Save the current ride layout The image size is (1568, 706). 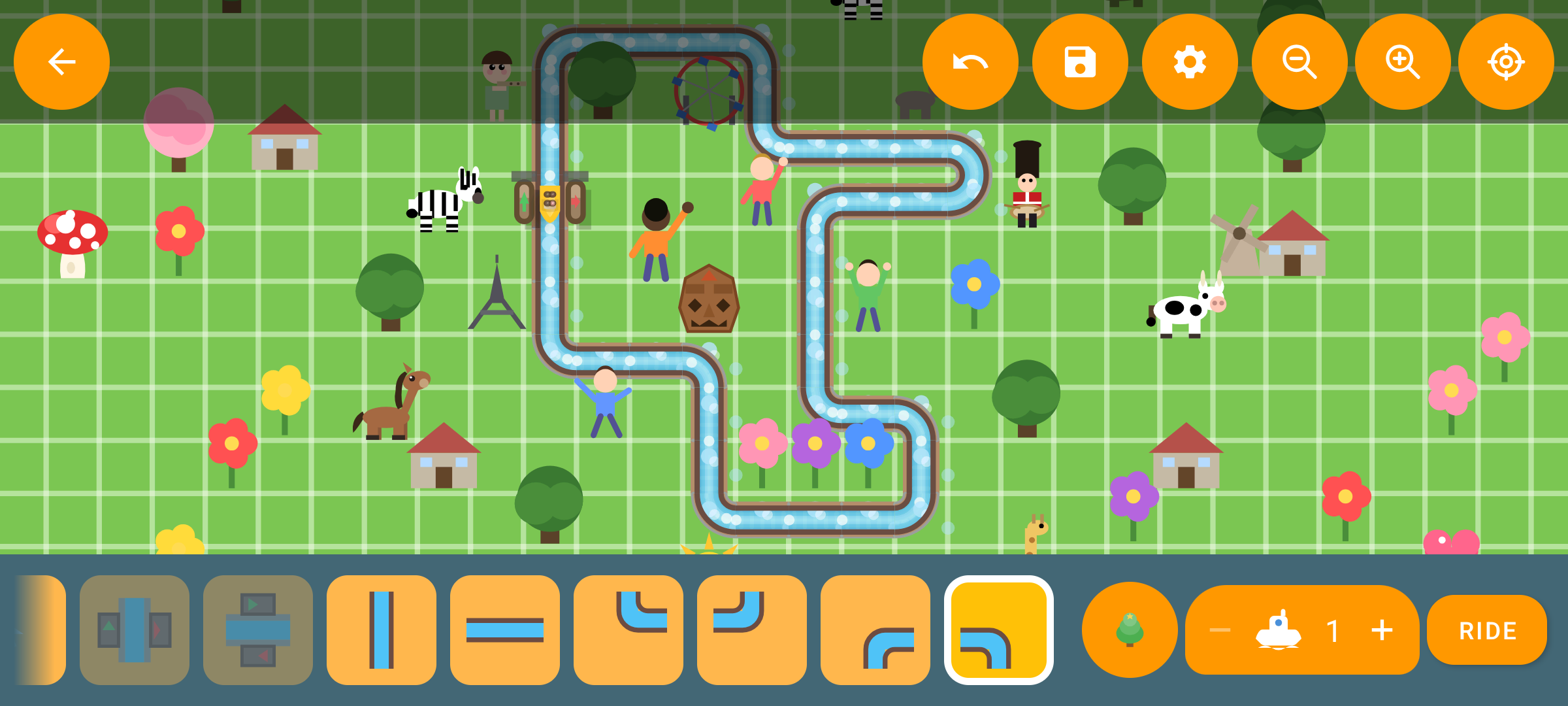[1079, 62]
